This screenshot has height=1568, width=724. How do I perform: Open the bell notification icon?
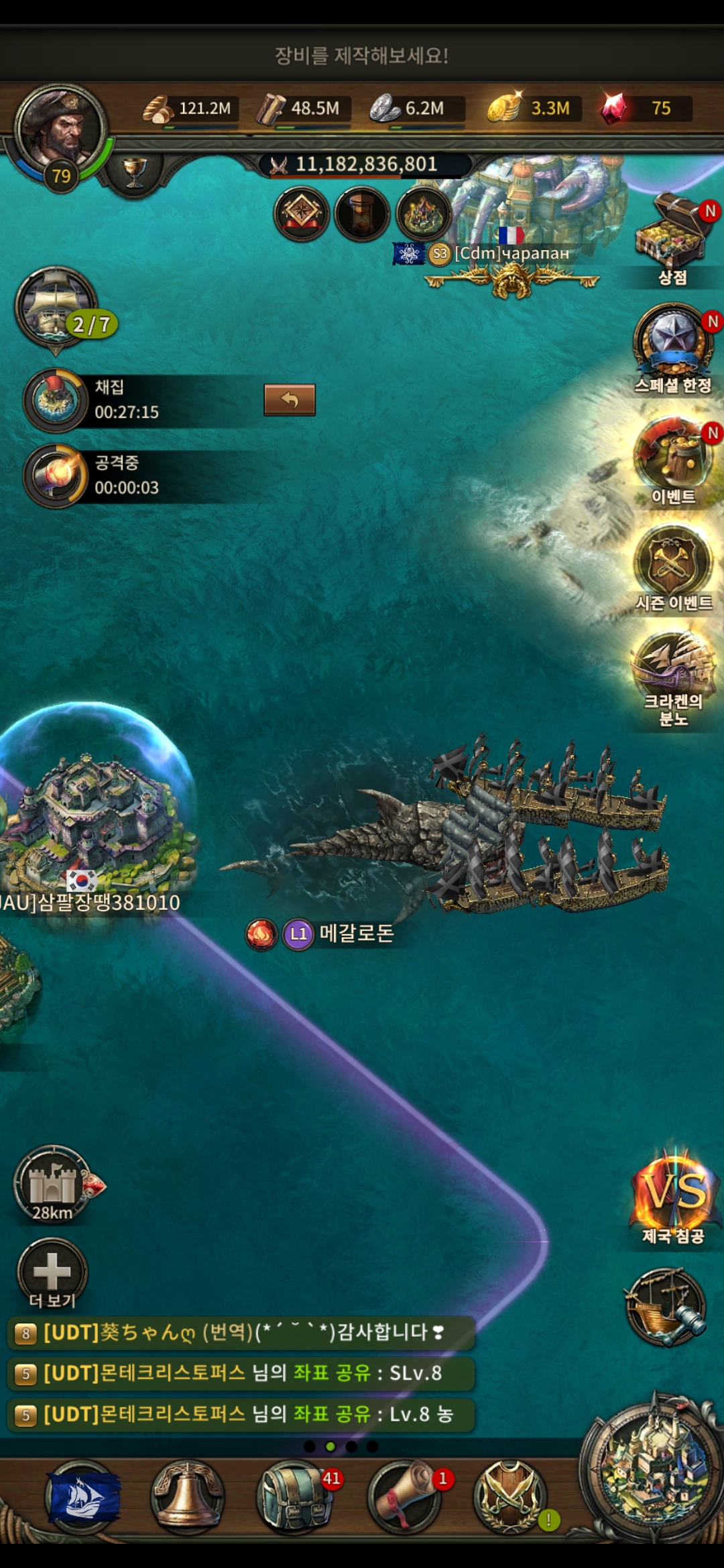click(x=188, y=1497)
